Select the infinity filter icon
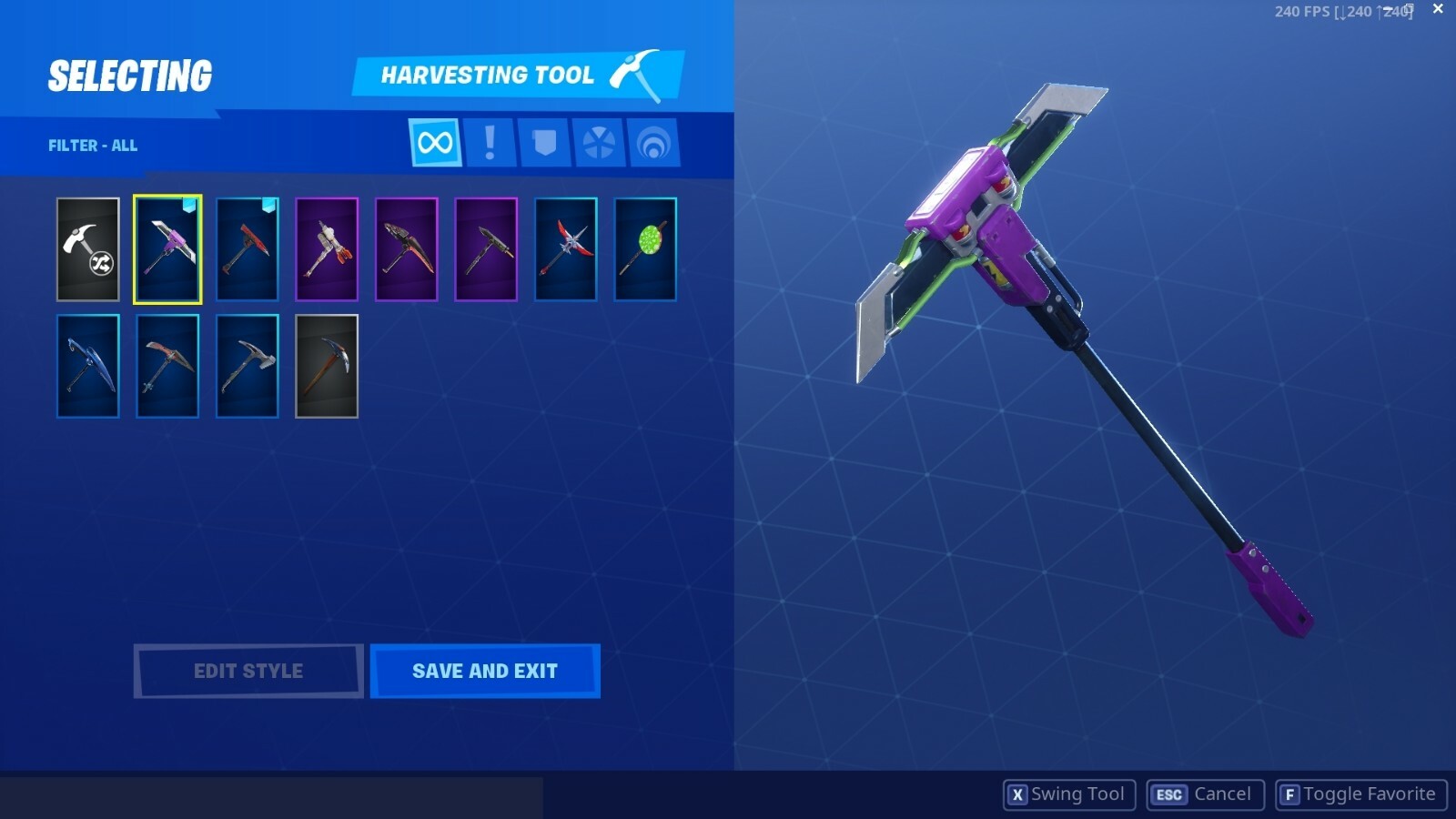This screenshot has height=819, width=1456. tap(434, 144)
